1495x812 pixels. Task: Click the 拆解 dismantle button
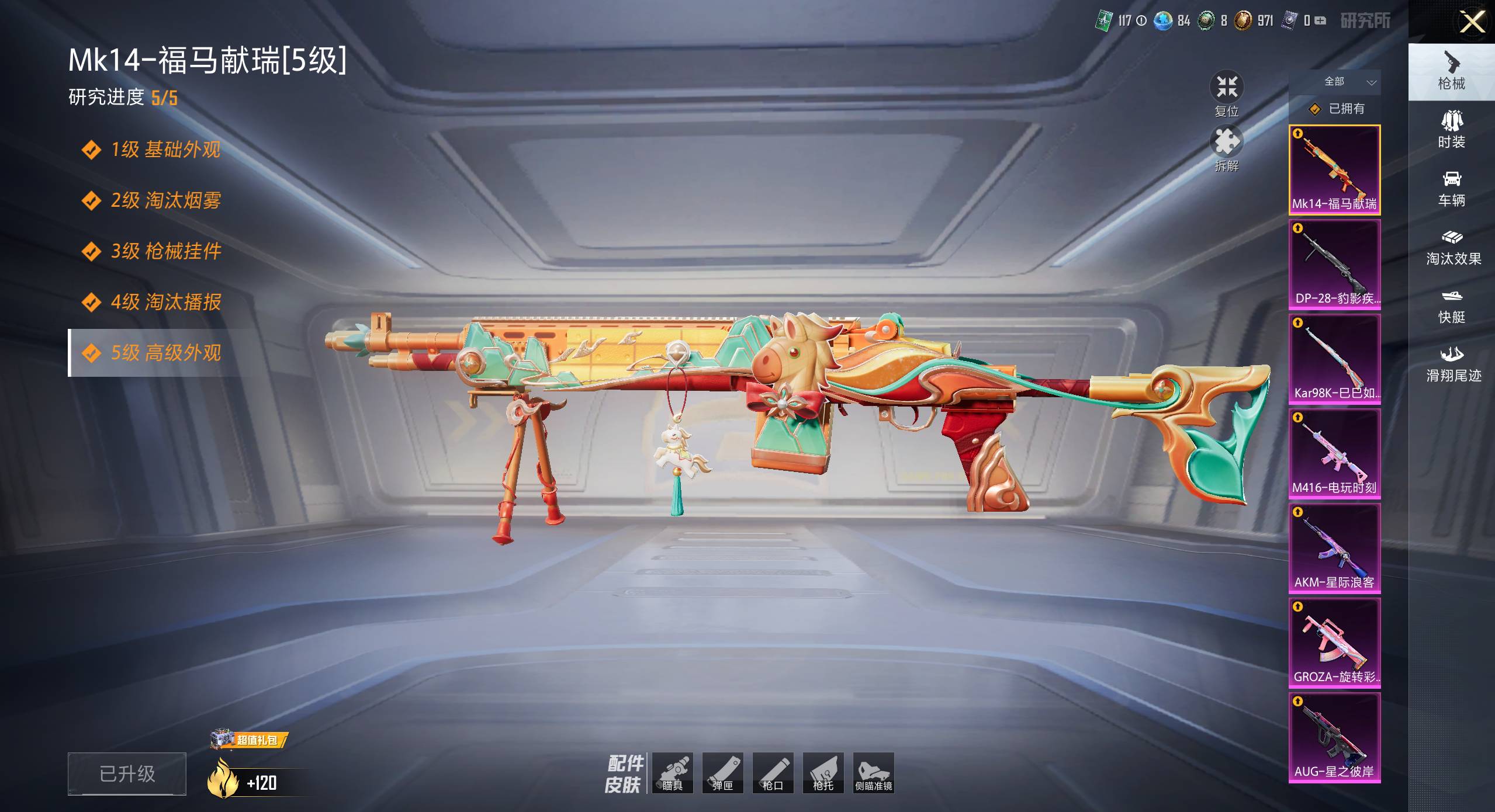(1226, 149)
